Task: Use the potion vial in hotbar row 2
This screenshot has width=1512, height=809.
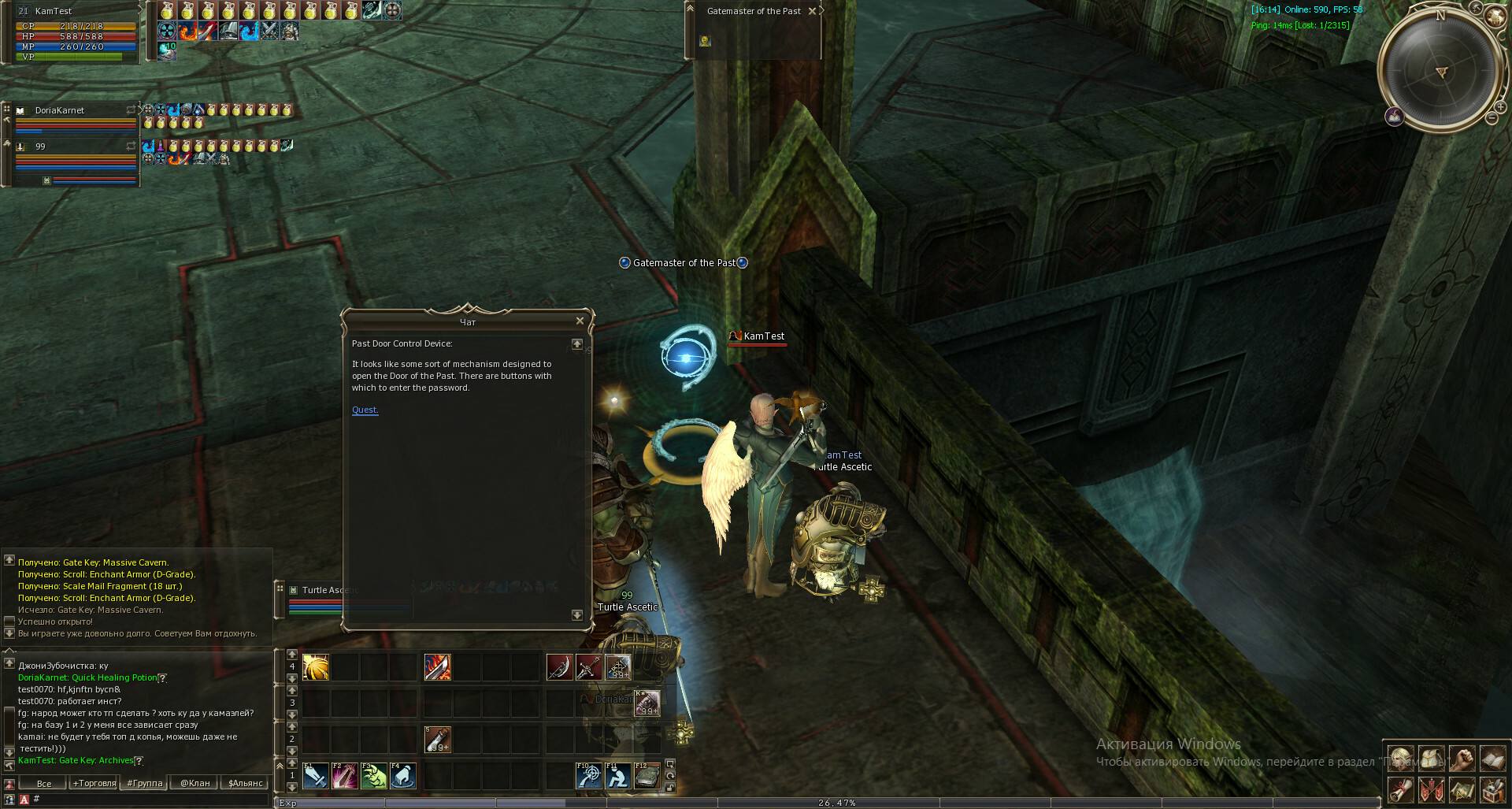Action: 438,740
